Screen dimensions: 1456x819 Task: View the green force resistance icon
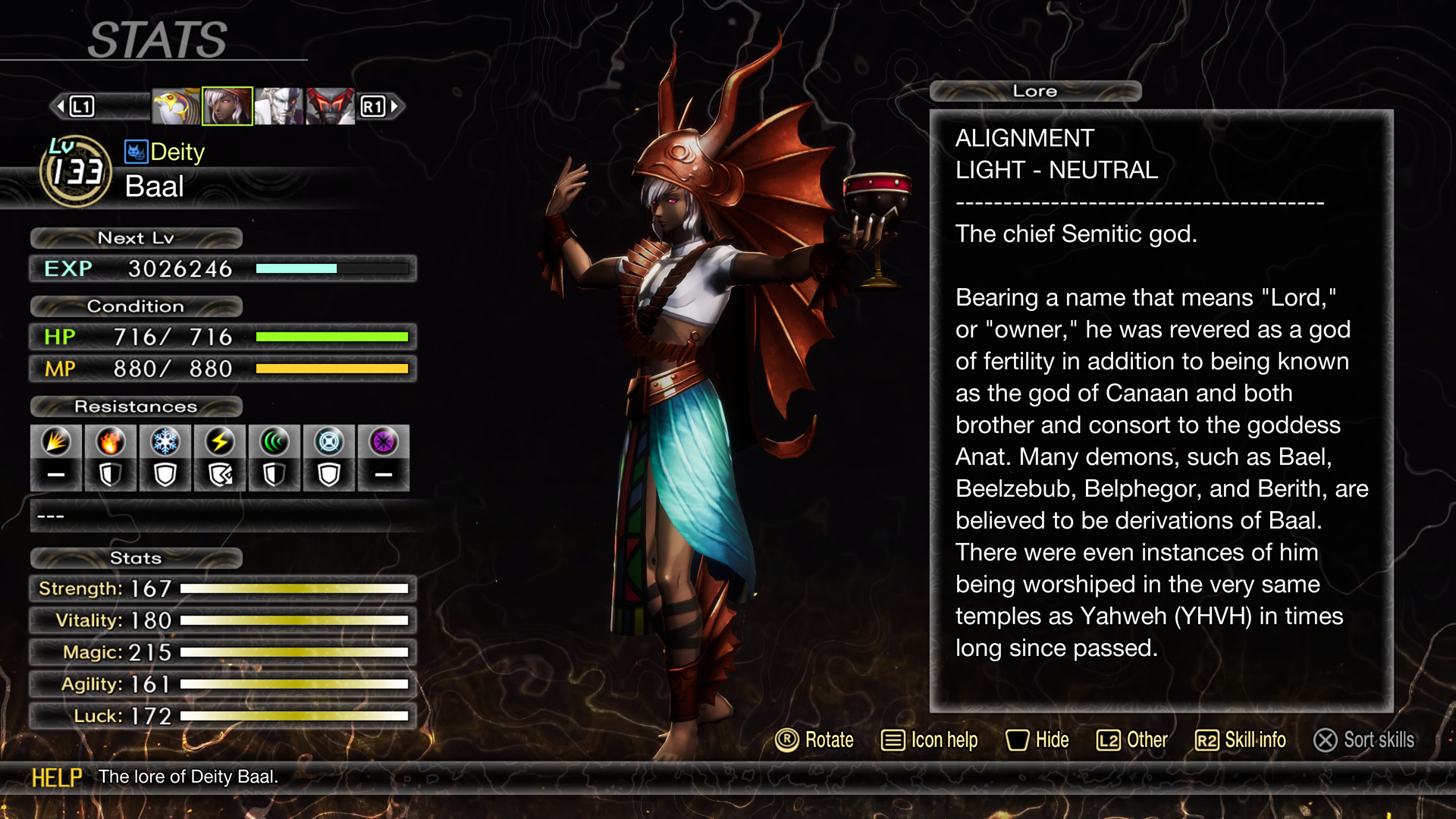[x=275, y=442]
